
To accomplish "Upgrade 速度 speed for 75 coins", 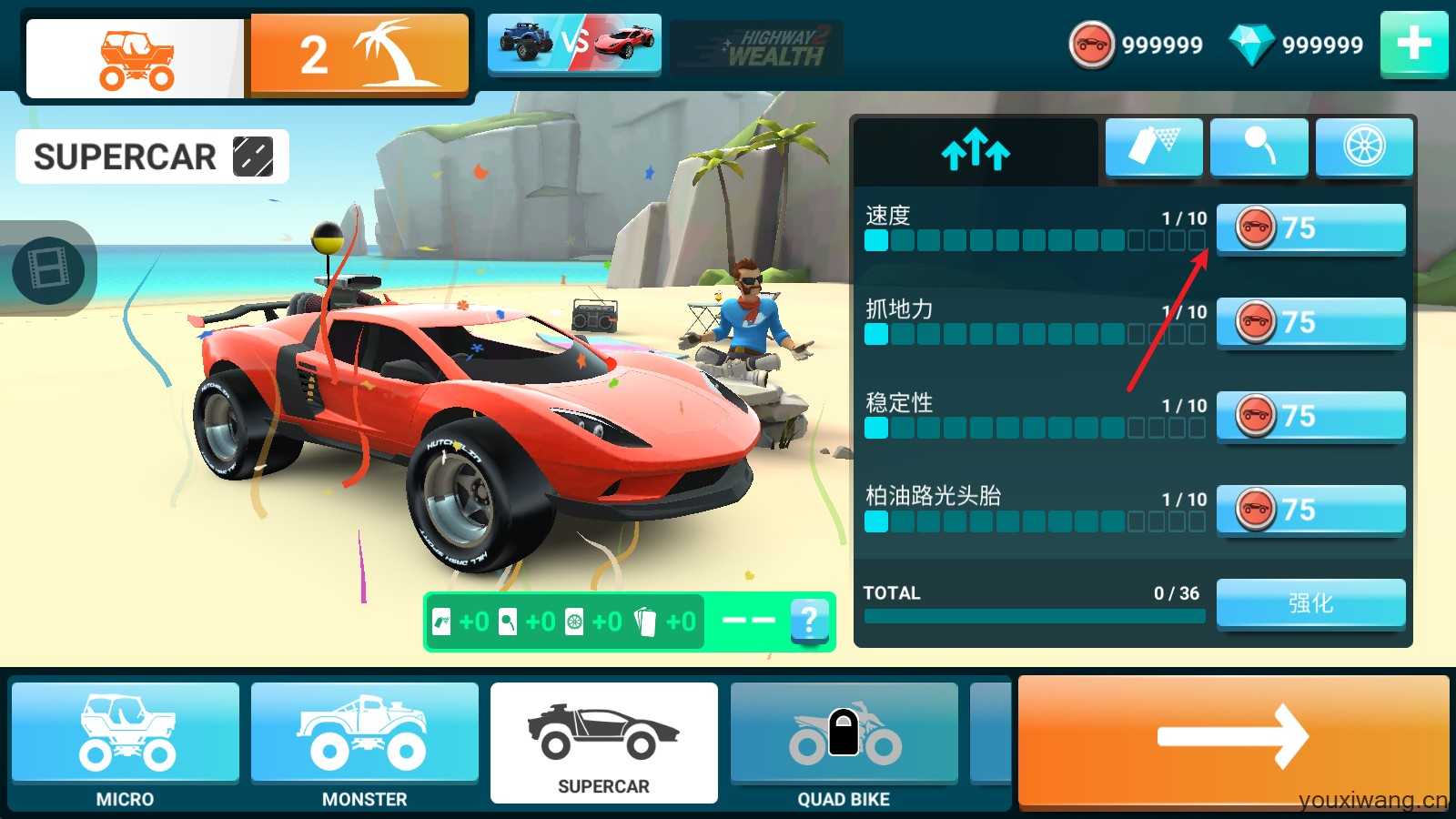I will coord(1310,228).
